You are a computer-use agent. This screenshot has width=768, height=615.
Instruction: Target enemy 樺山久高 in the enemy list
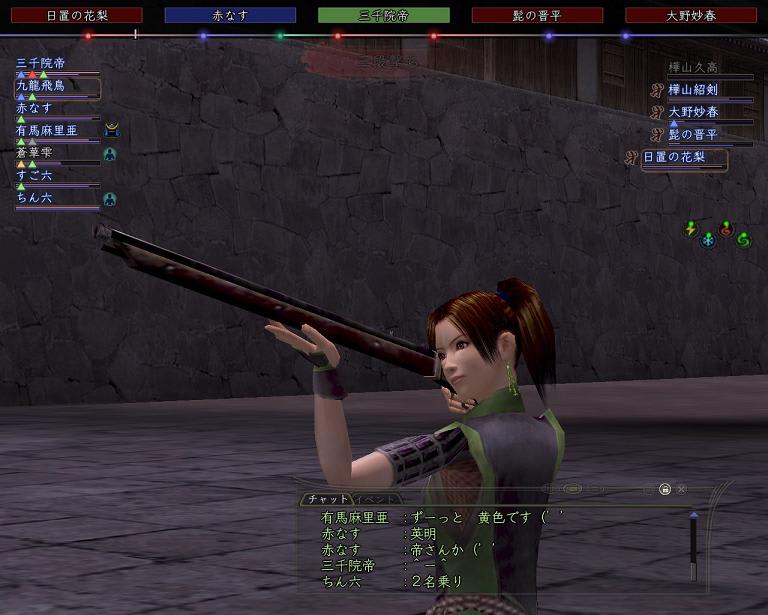[694, 68]
